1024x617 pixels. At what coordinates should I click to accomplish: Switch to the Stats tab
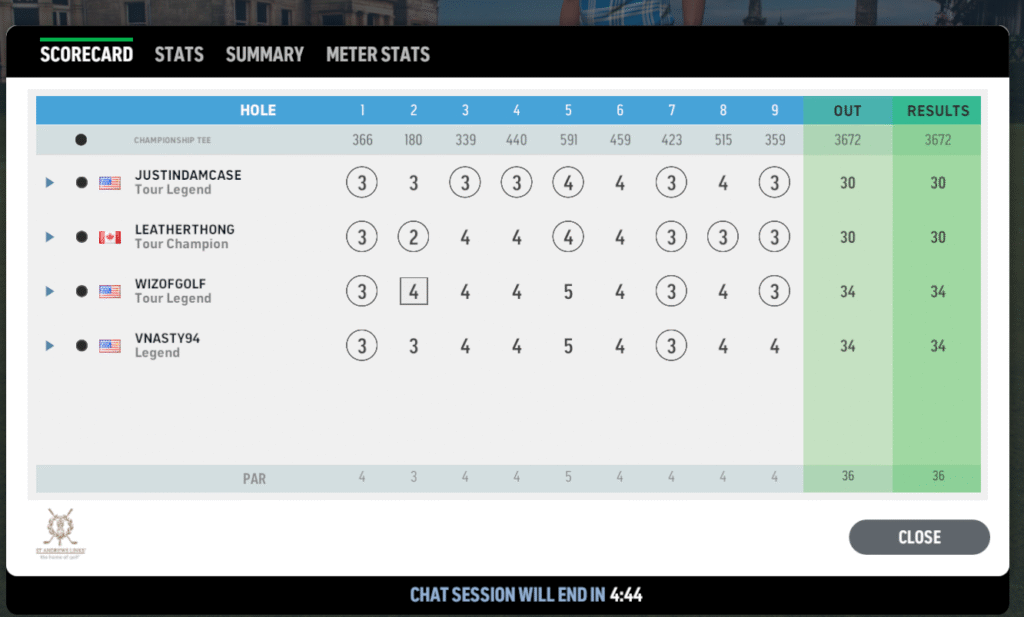click(179, 54)
